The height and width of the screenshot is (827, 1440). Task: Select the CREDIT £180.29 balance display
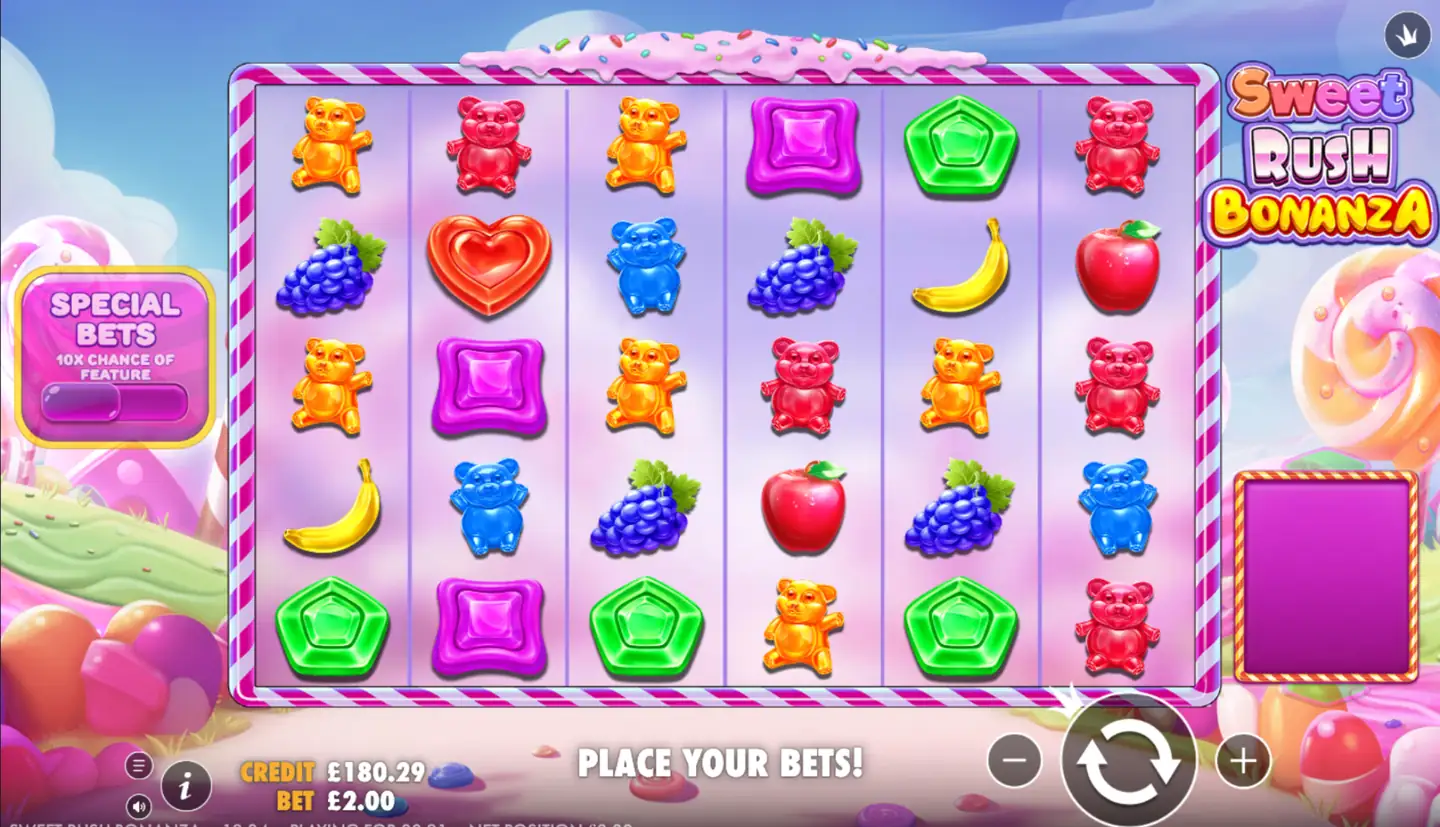coord(330,772)
